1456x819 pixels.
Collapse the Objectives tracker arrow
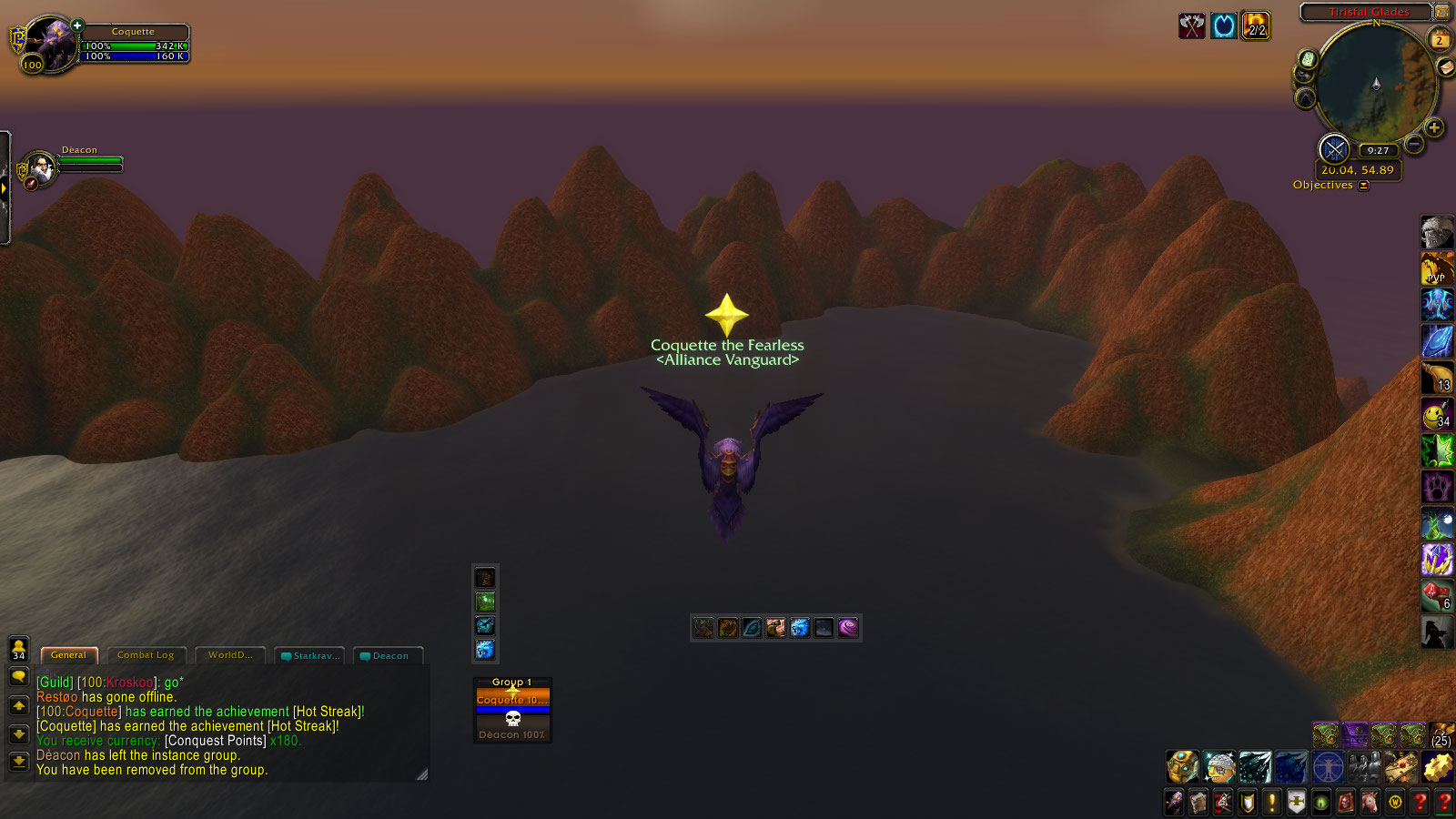[x=1363, y=186]
